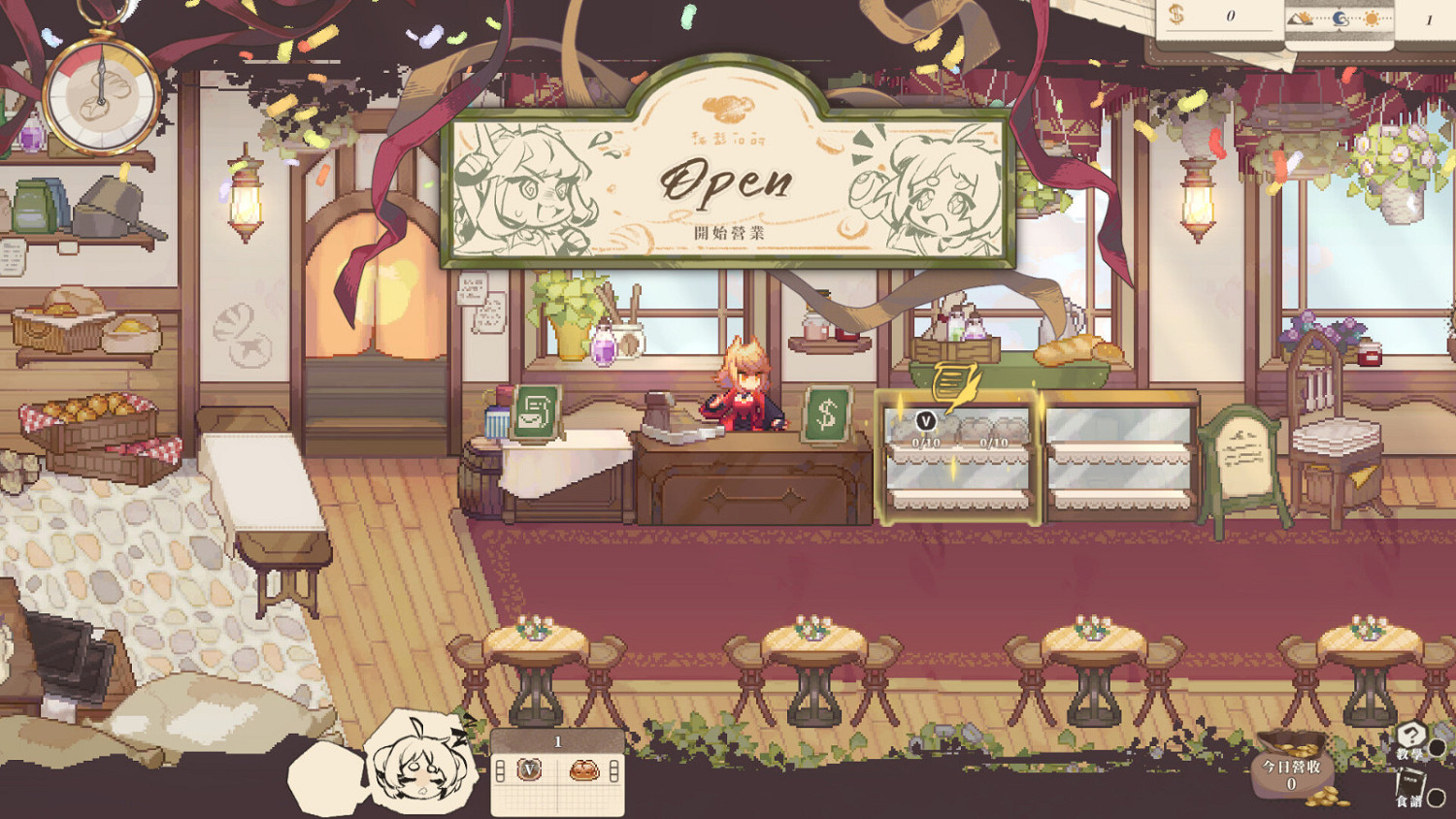Toggle the circle button next to 教學

pyautogui.click(x=1437, y=748)
